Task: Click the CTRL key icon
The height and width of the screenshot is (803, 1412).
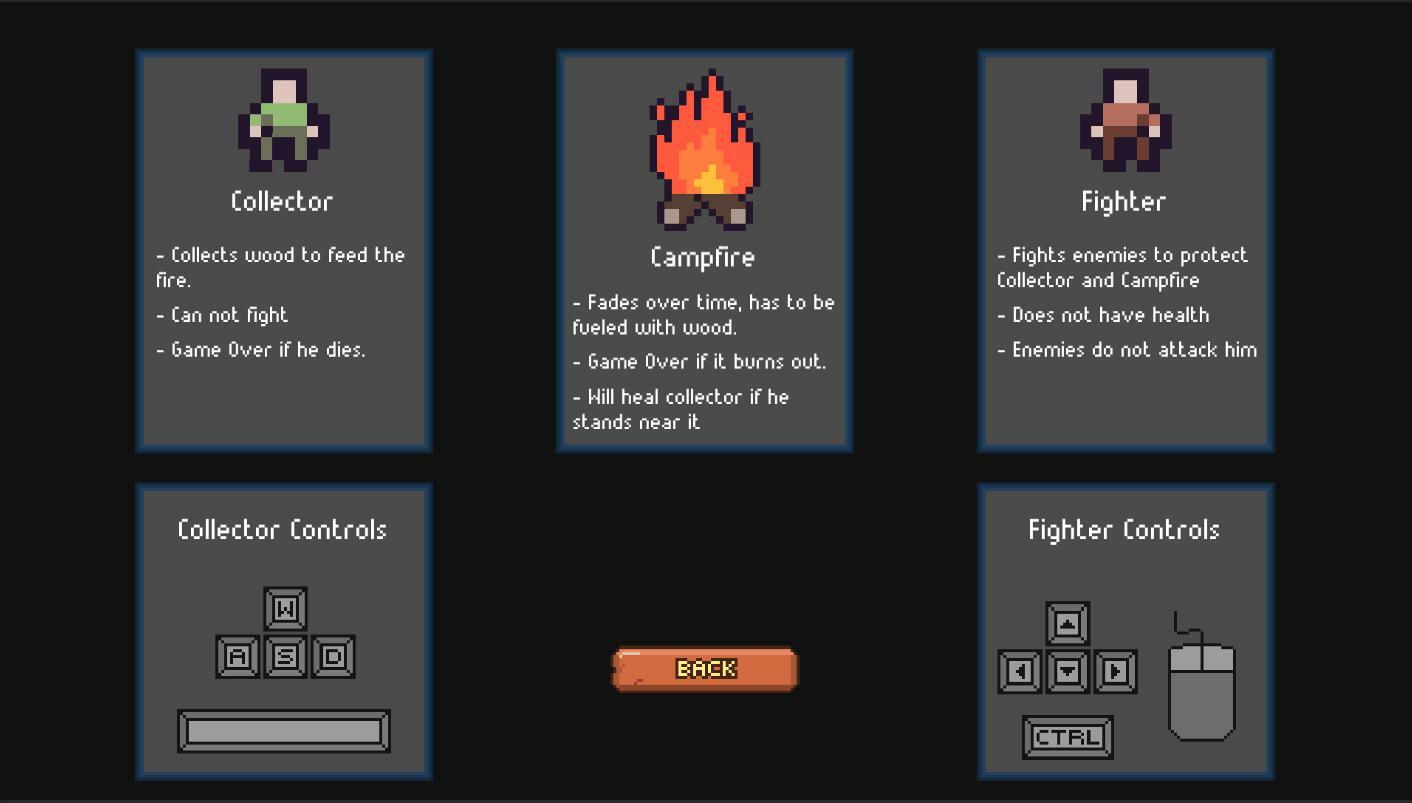Action: tap(1067, 737)
